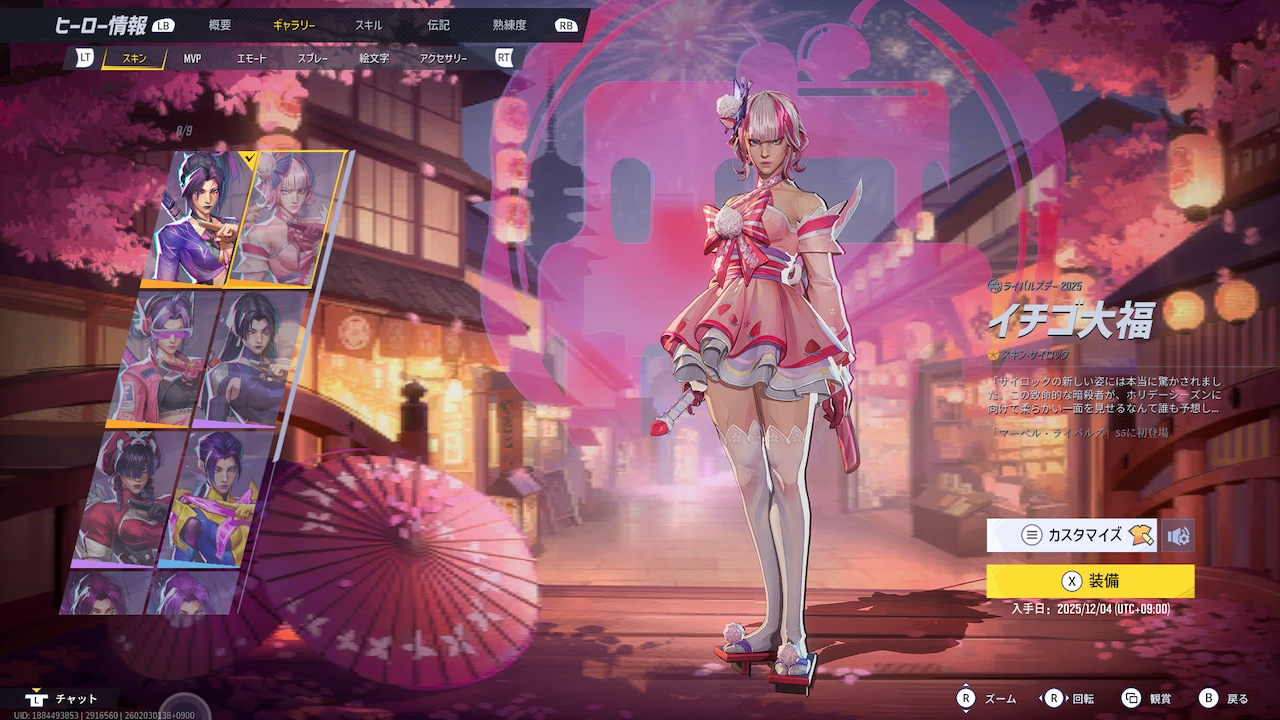Image resolution: width=1280 pixels, height=720 pixels.
Task: Choose the 絵文字 emoji sub-tab
Action: point(374,59)
